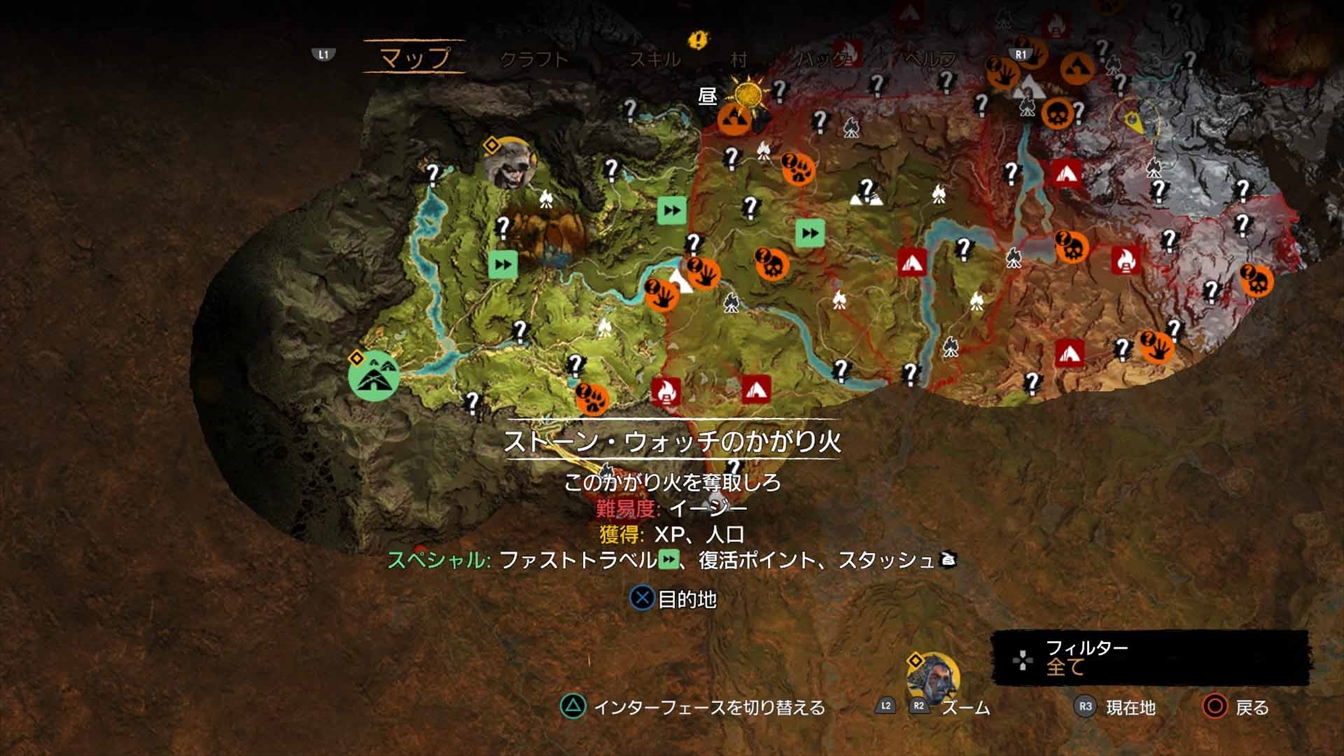Switch to the クラフト tab

tap(533, 59)
